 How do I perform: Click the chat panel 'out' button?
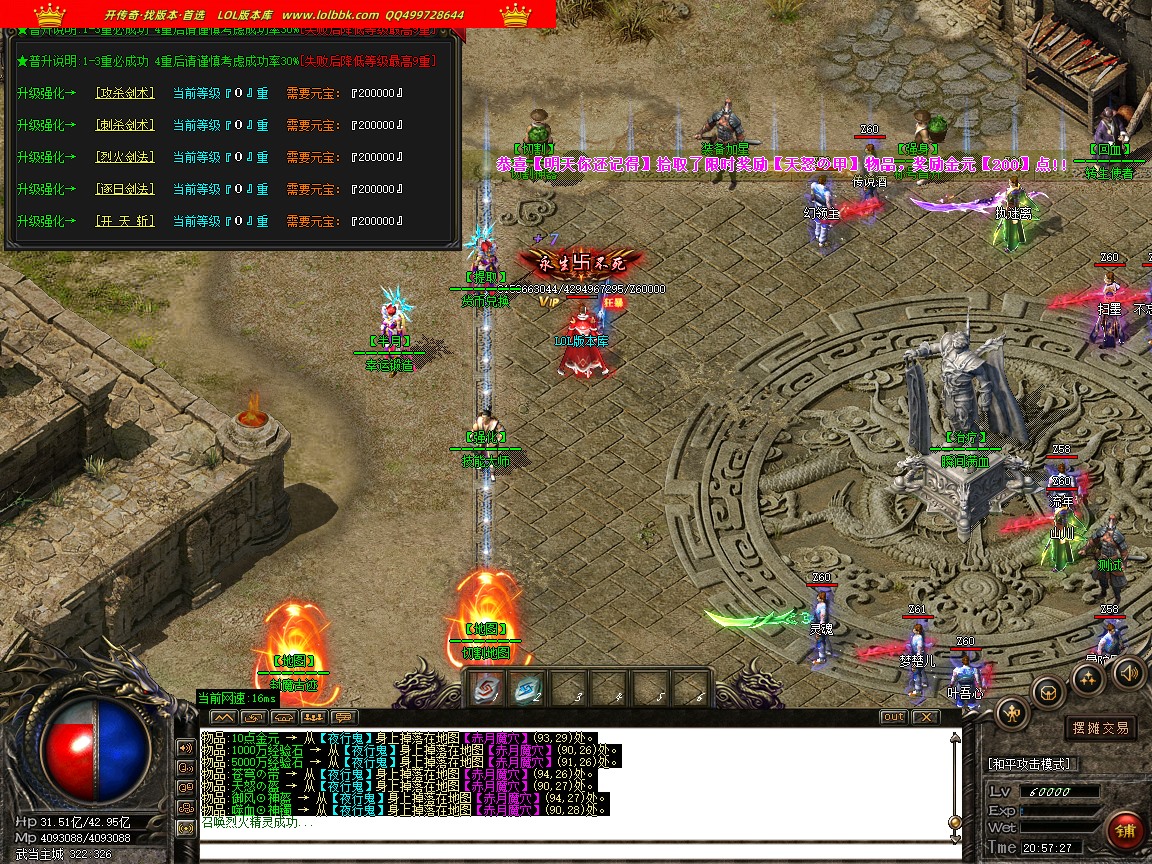[x=893, y=717]
